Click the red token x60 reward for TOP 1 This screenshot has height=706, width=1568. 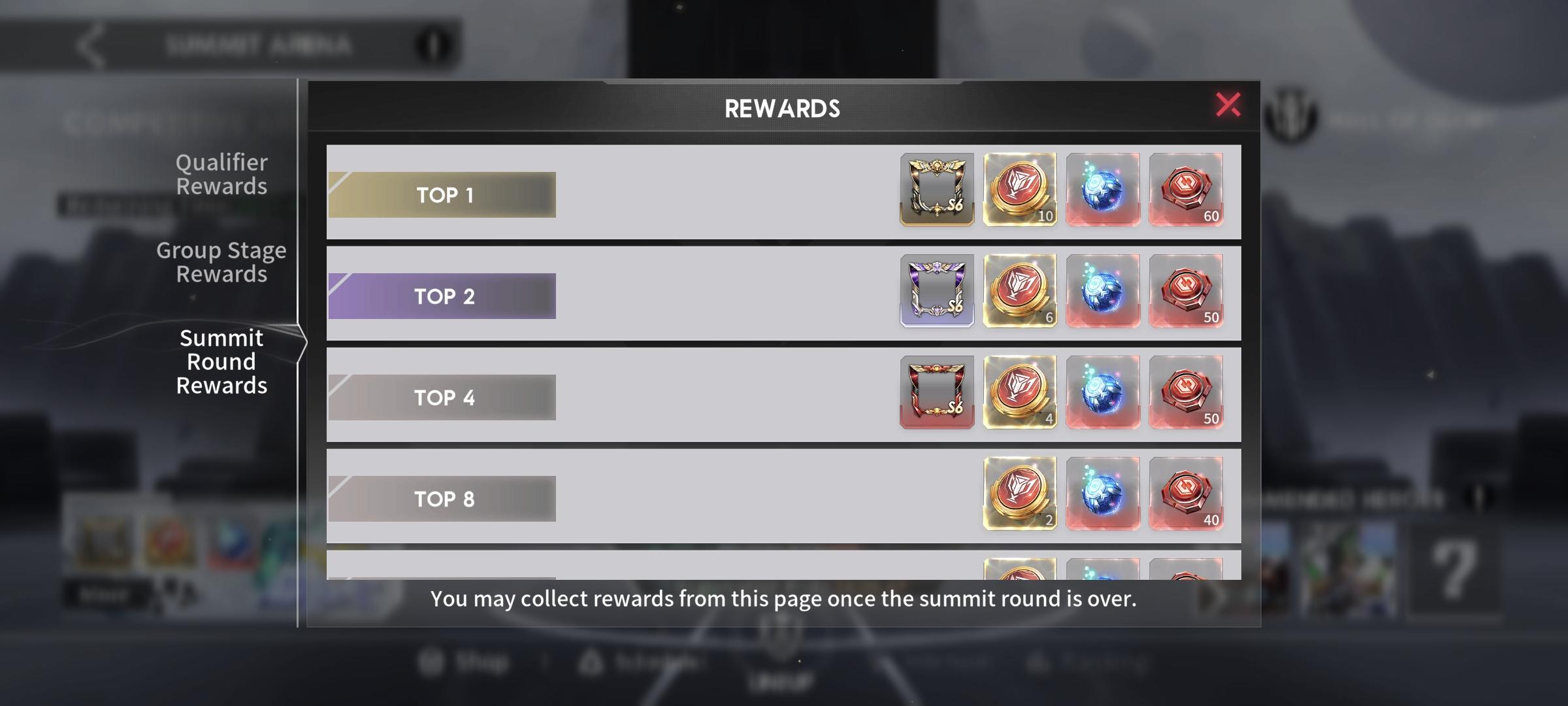[x=1187, y=190]
